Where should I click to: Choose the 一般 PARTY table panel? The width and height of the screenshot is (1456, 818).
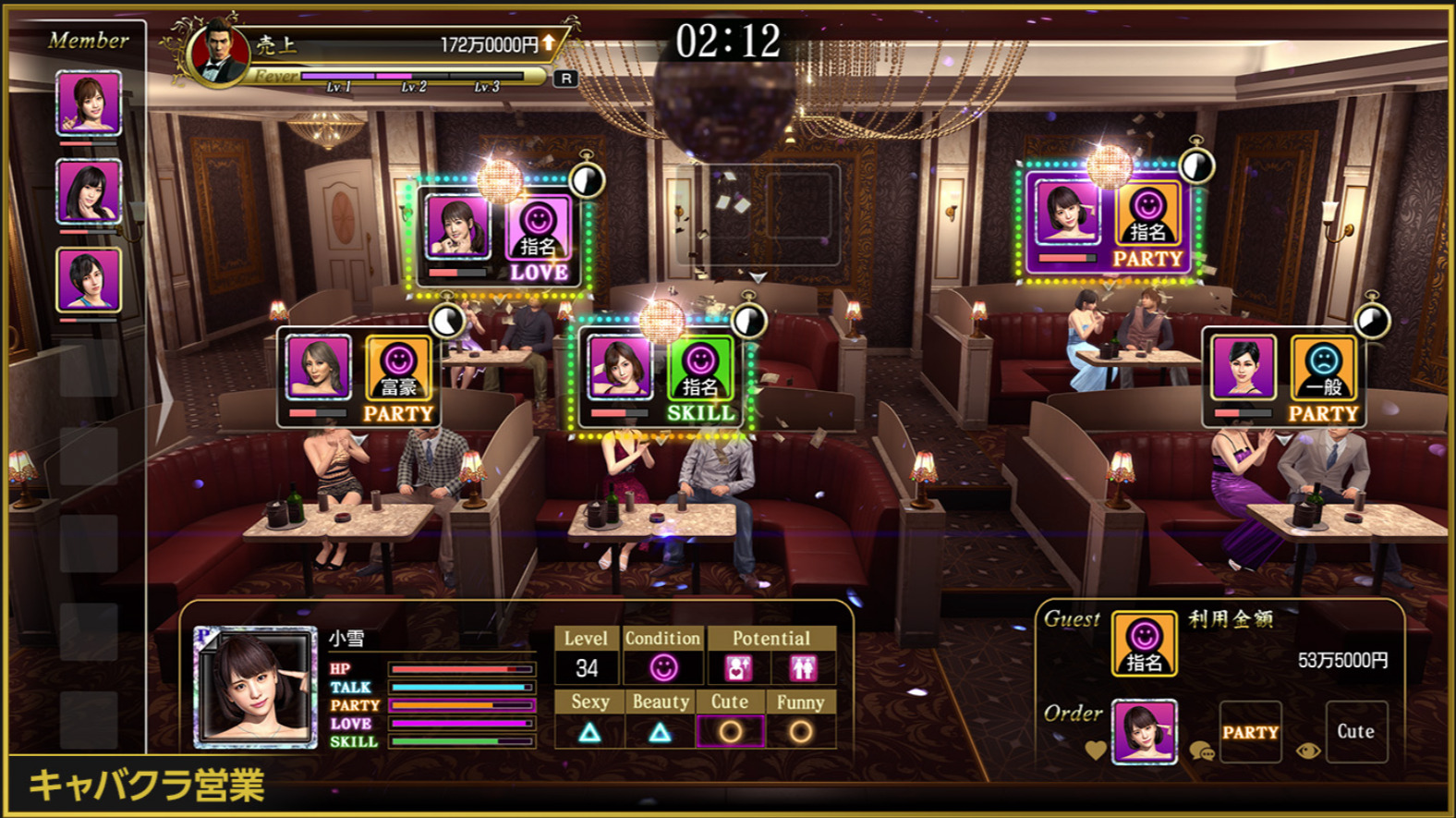(1285, 379)
